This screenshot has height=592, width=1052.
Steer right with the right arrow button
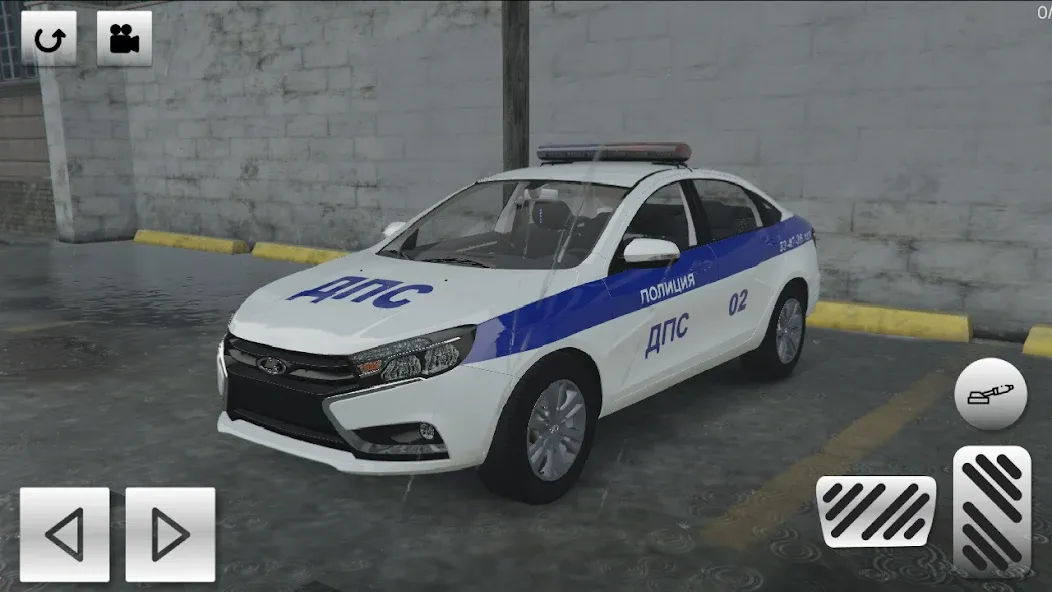(170, 534)
